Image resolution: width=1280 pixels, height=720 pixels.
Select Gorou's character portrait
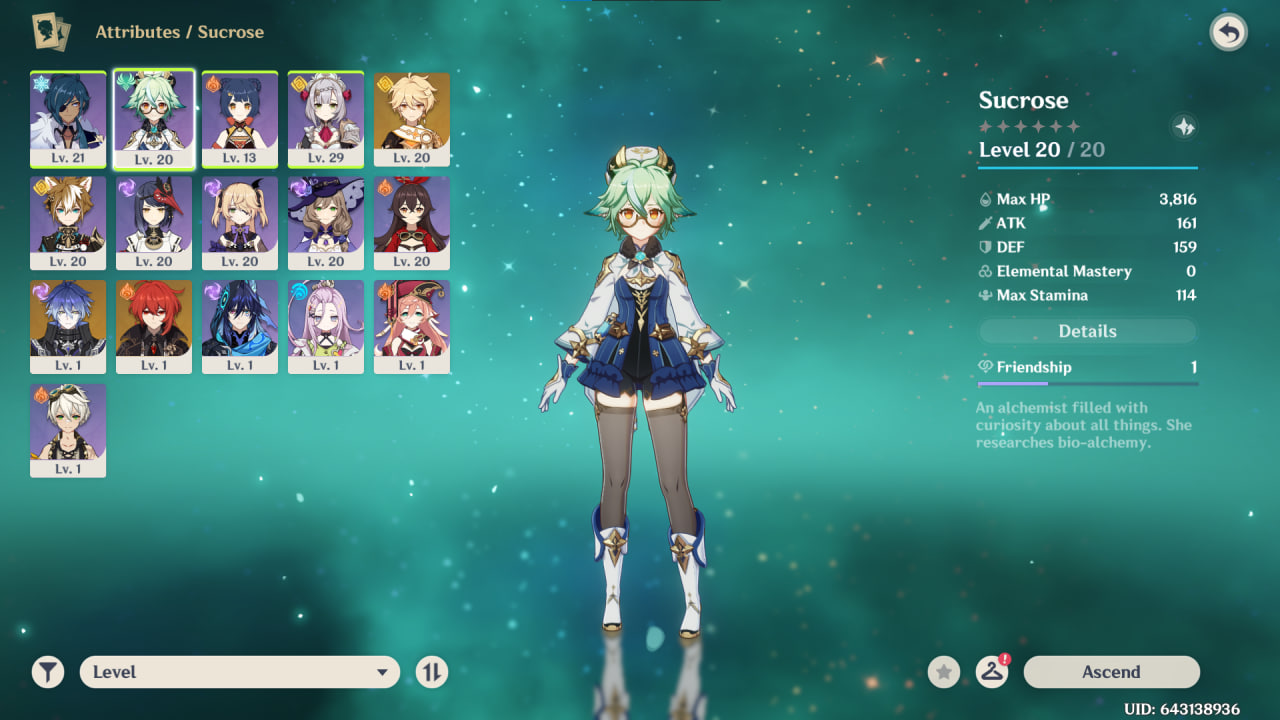click(68, 222)
